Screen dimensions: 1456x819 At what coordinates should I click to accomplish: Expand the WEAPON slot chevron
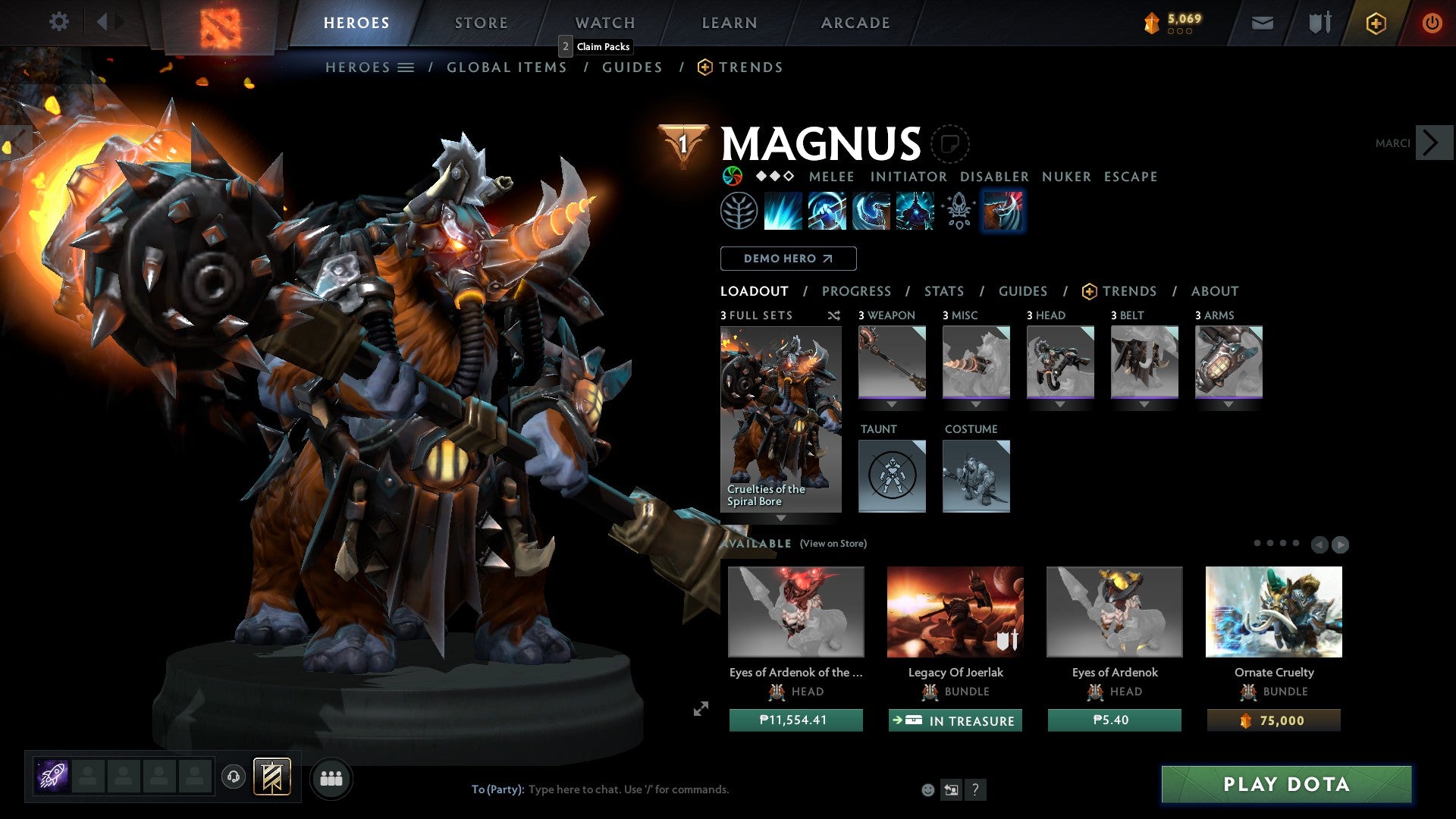[892, 404]
